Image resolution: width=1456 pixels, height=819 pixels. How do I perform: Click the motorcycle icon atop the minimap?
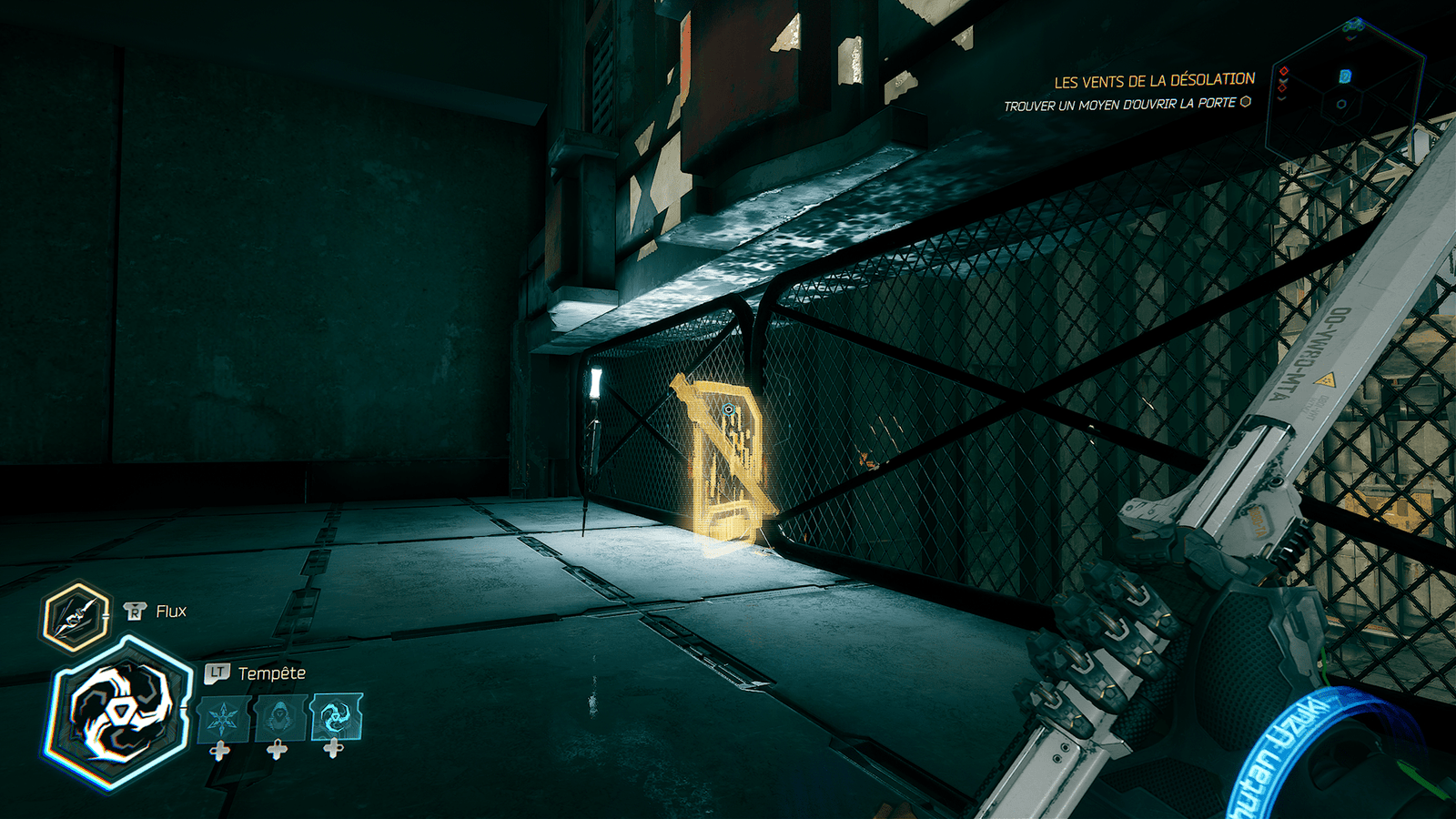coord(1354,25)
